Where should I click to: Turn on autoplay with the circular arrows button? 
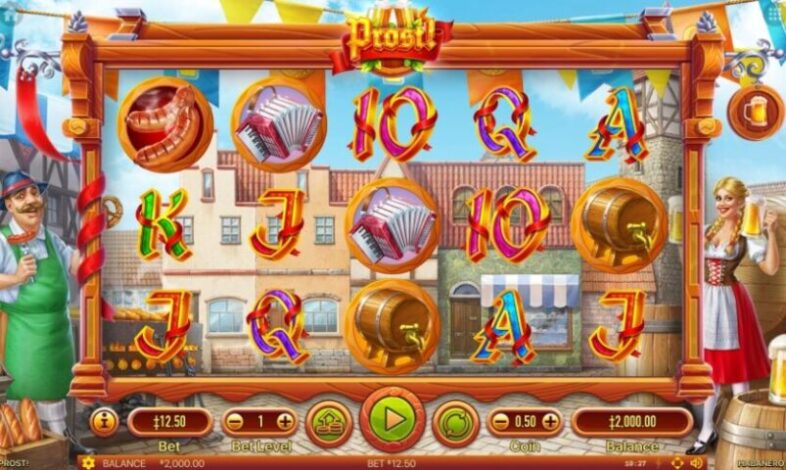coord(455,421)
